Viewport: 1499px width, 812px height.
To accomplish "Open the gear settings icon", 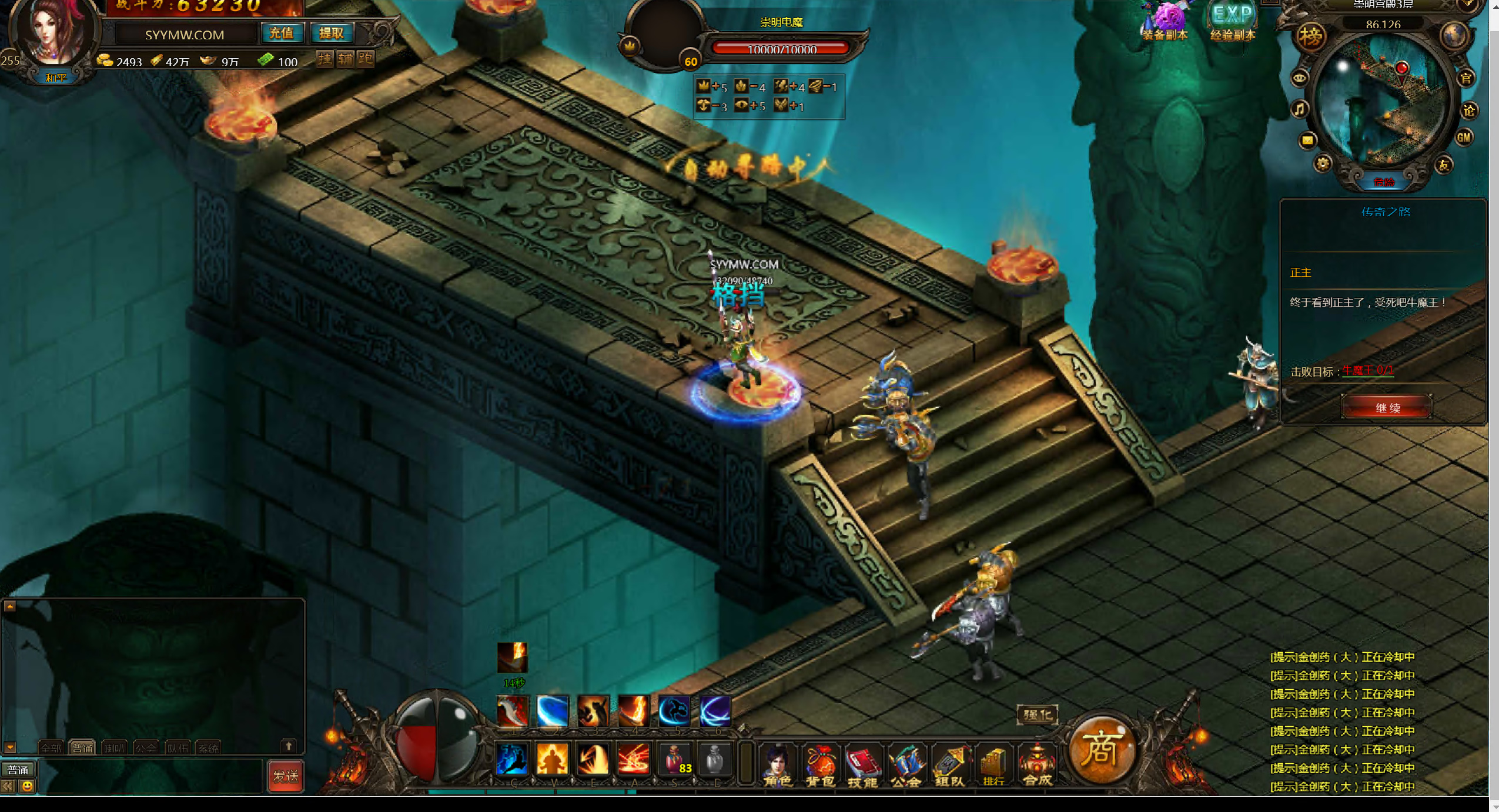I will [1323, 164].
